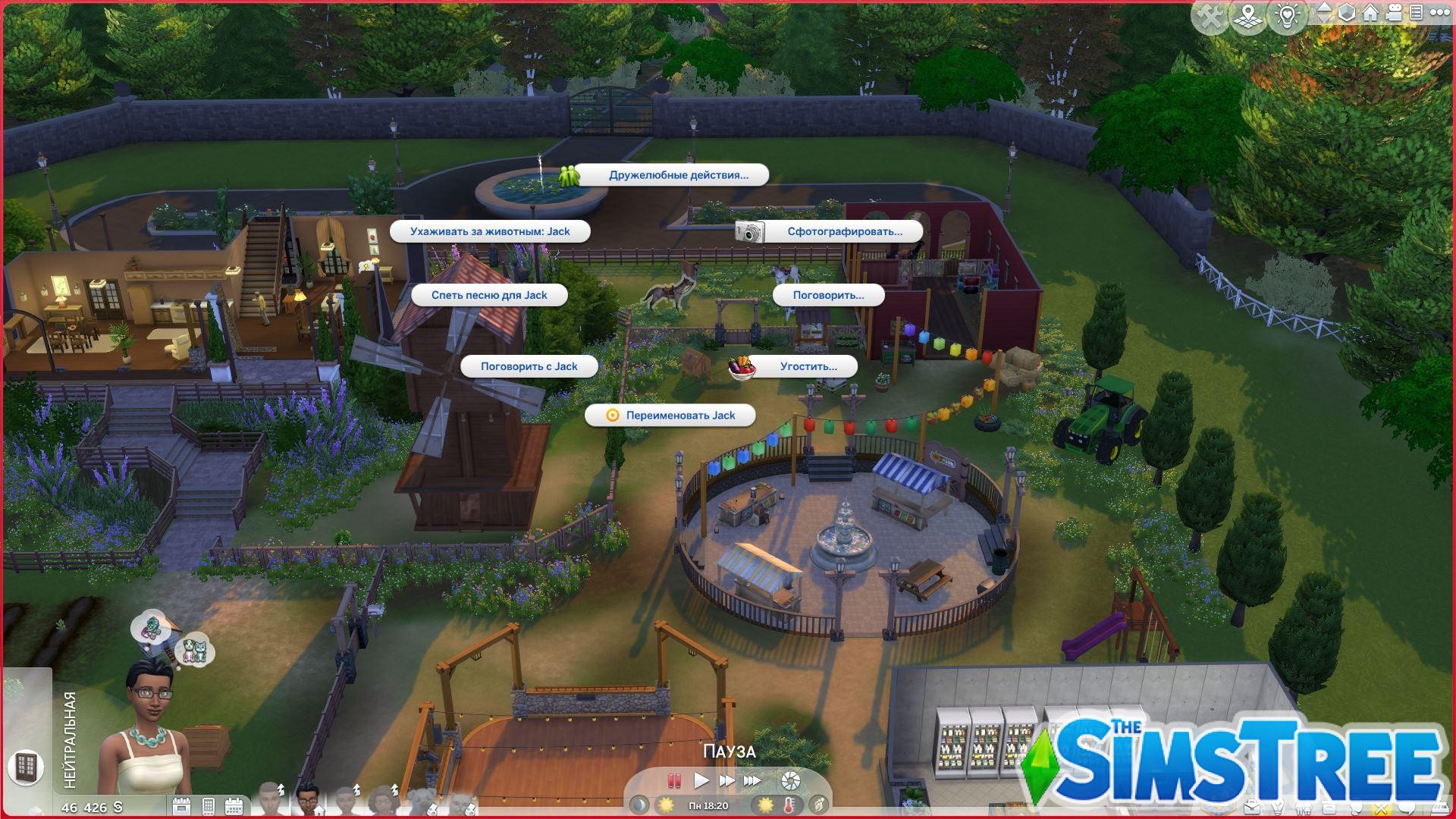Toggle wall view with the hexagon icon
1456x819 pixels.
tap(1347, 13)
